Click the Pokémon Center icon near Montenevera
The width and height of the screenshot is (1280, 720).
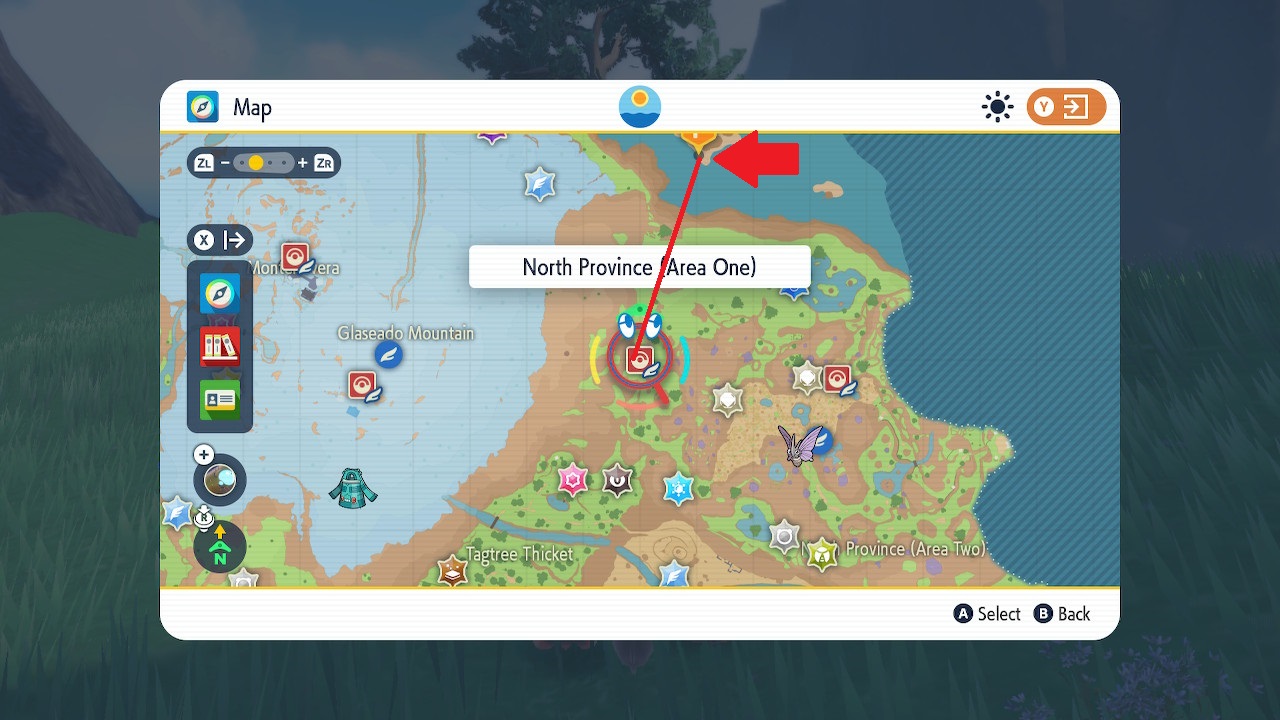tap(293, 255)
